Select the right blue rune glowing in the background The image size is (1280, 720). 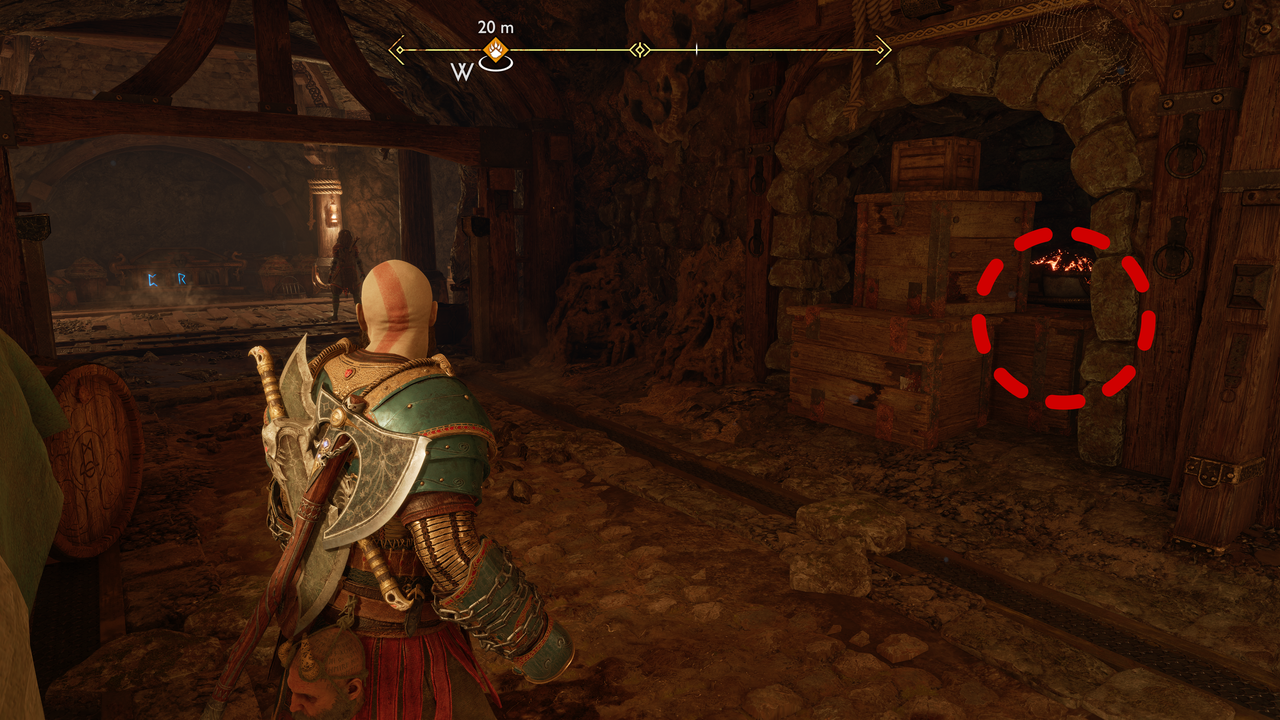click(184, 278)
